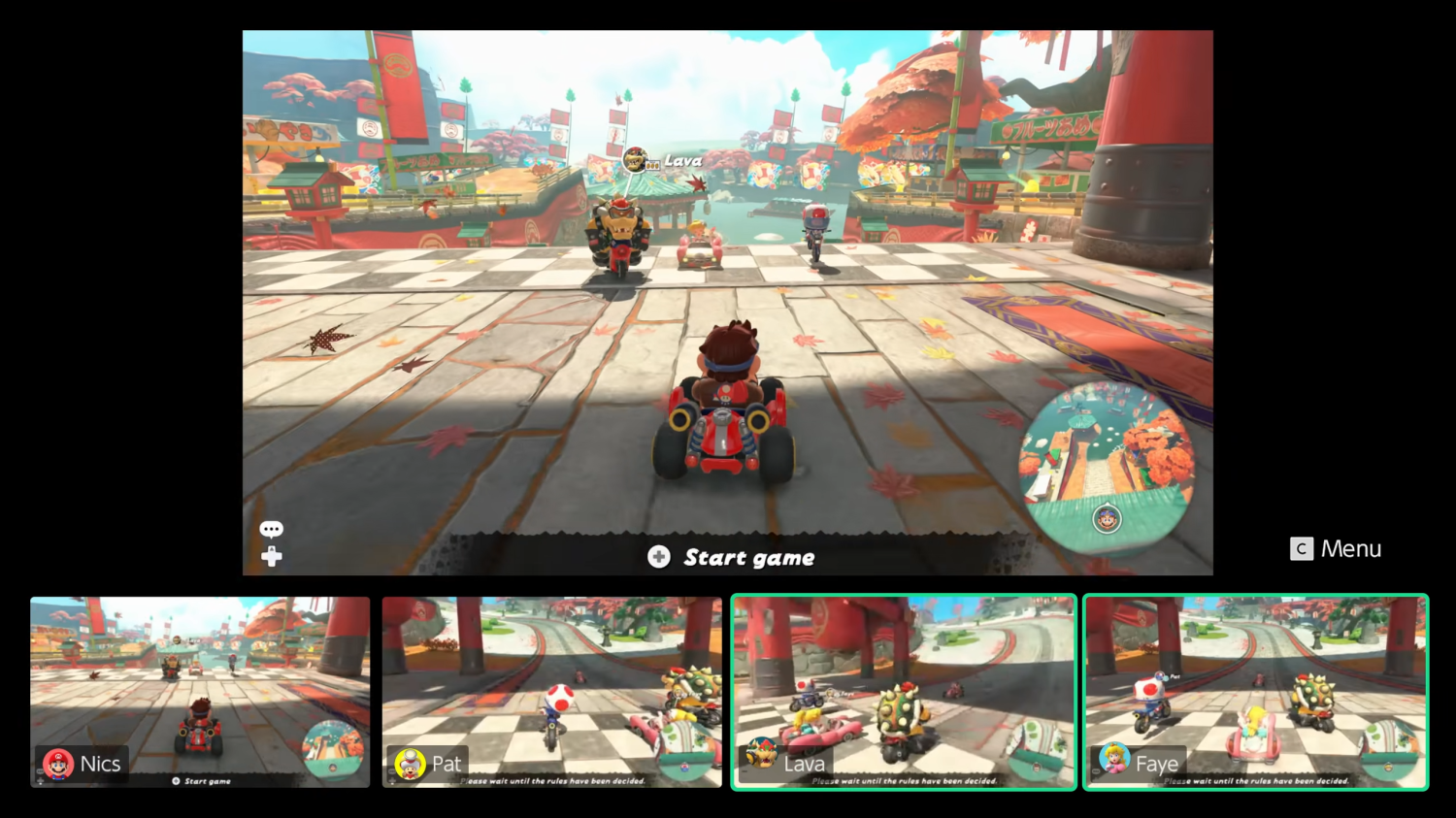Image resolution: width=1456 pixels, height=818 pixels.
Task: Open the chat bubble icon
Action: [272, 529]
